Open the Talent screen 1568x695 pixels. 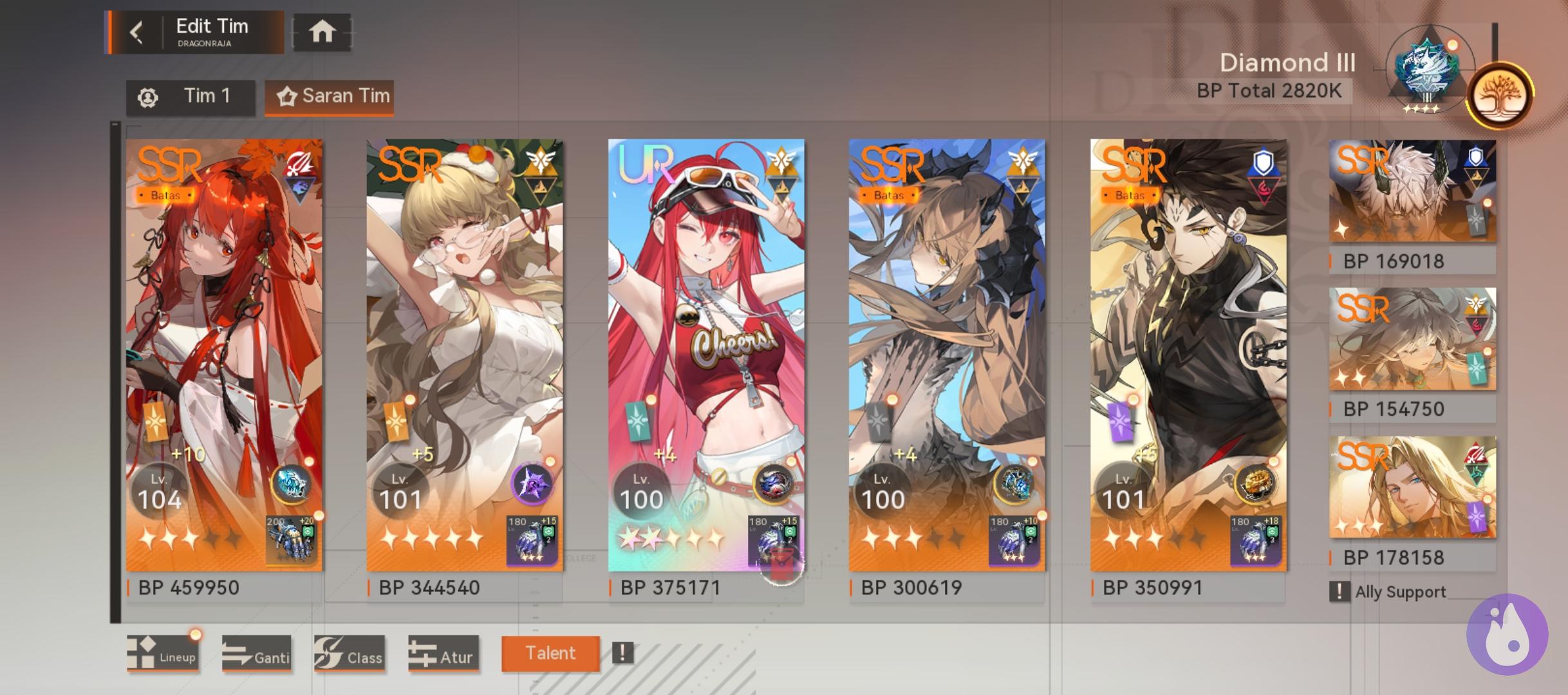tap(550, 653)
